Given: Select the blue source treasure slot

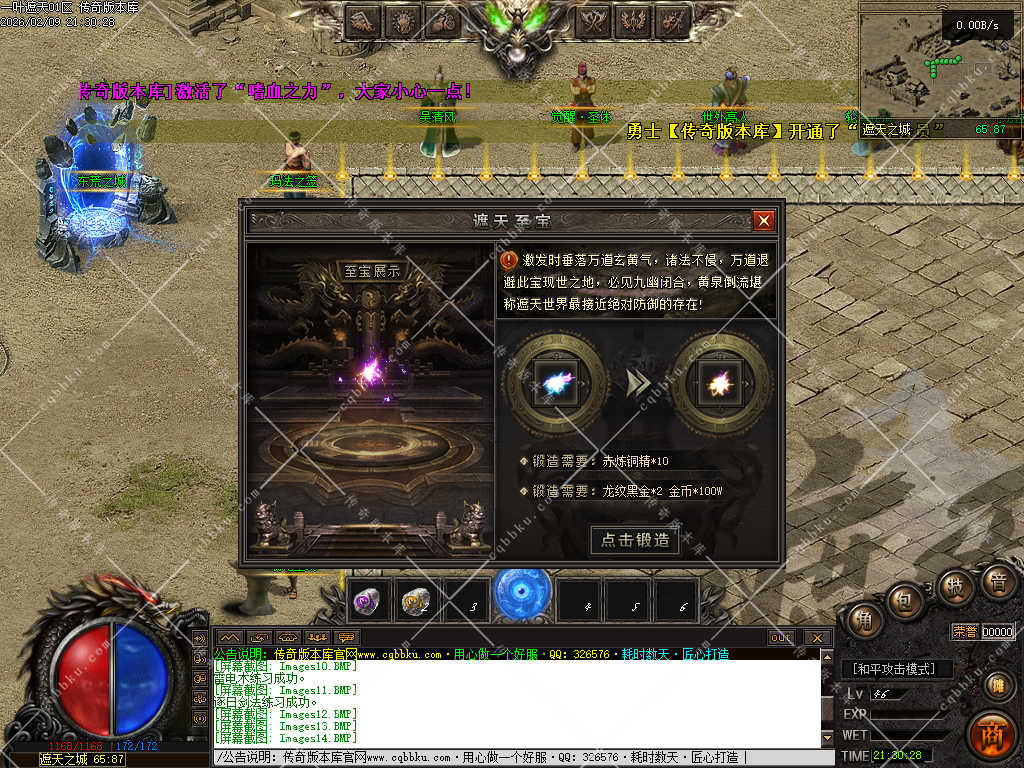Looking at the screenshot, I should tap(553, 383).
